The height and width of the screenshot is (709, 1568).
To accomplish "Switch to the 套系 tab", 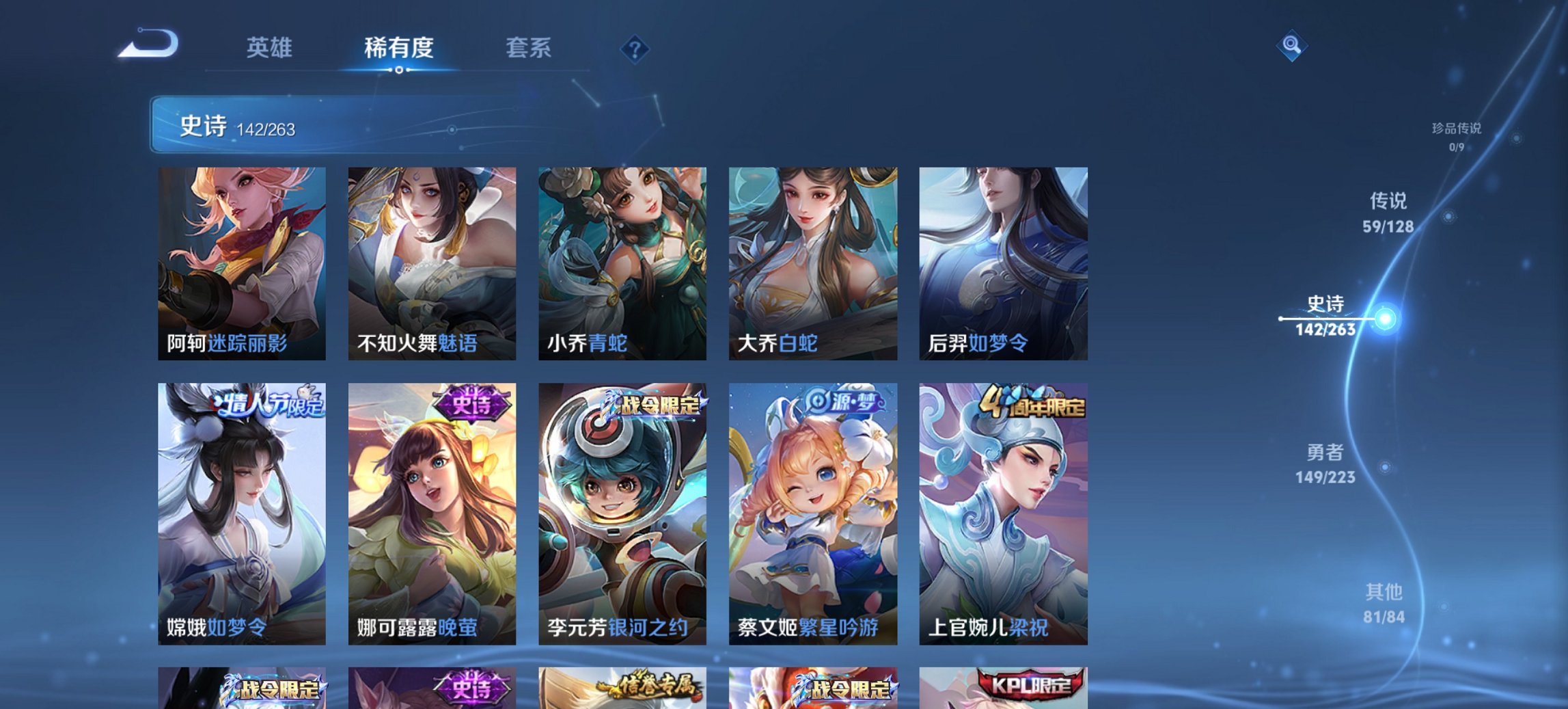I will (x=529, y=48).
